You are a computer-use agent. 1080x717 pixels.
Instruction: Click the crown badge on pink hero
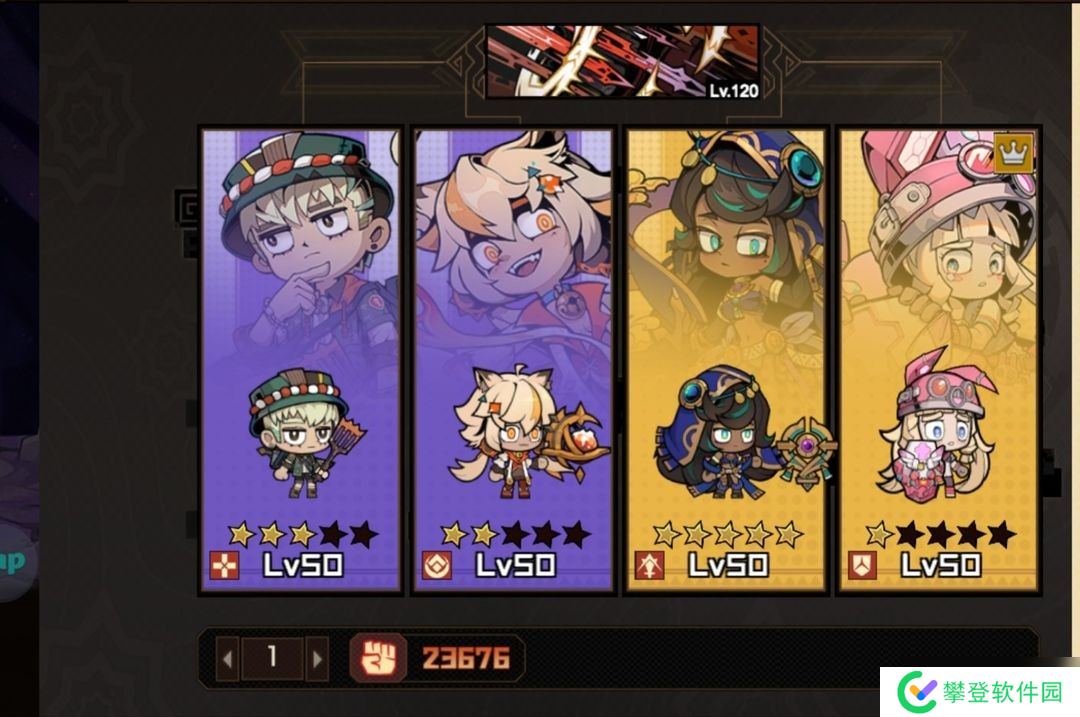(x=1014, y=153)
